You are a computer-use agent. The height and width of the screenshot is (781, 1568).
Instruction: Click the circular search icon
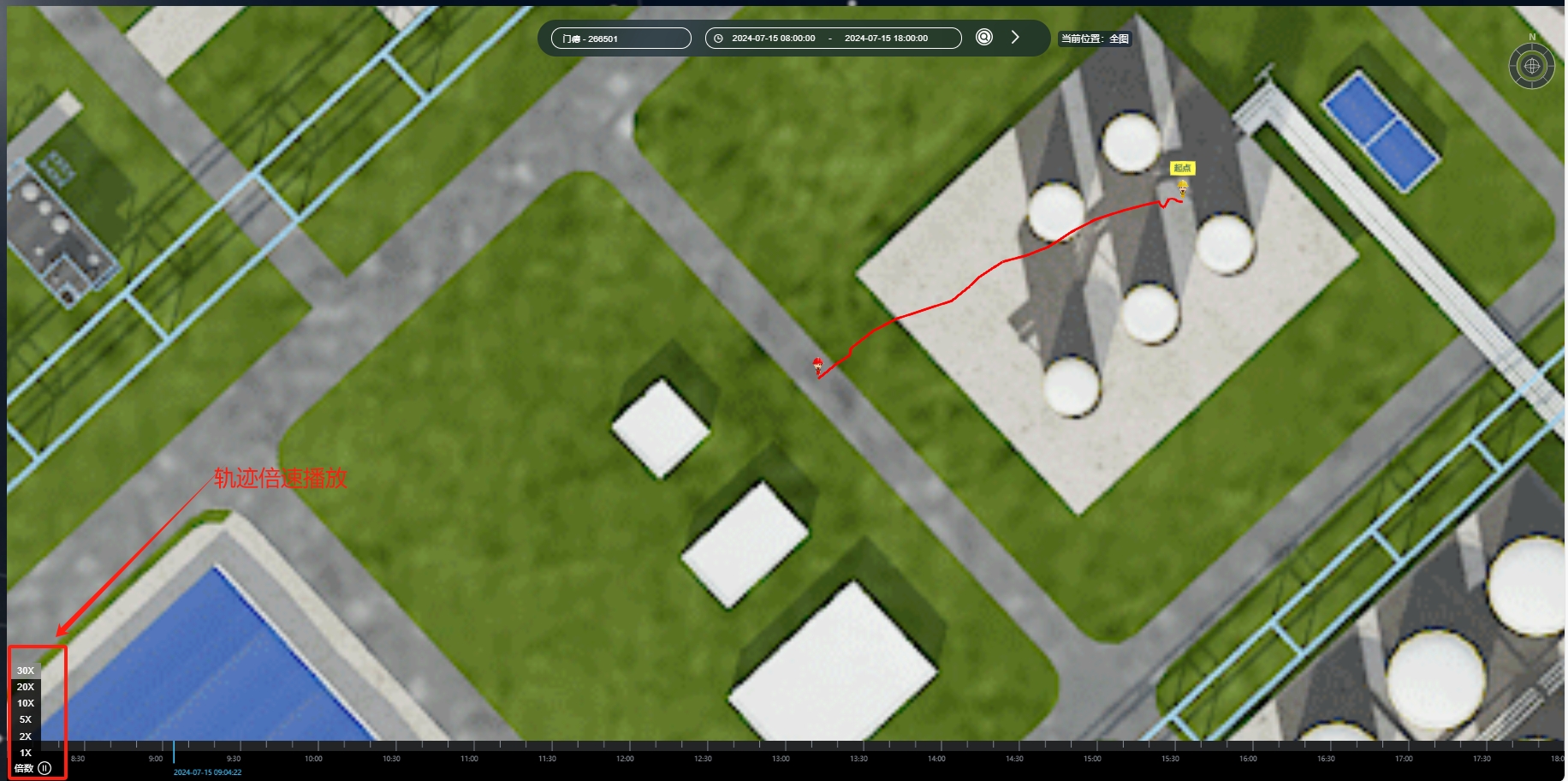(984, 38)
